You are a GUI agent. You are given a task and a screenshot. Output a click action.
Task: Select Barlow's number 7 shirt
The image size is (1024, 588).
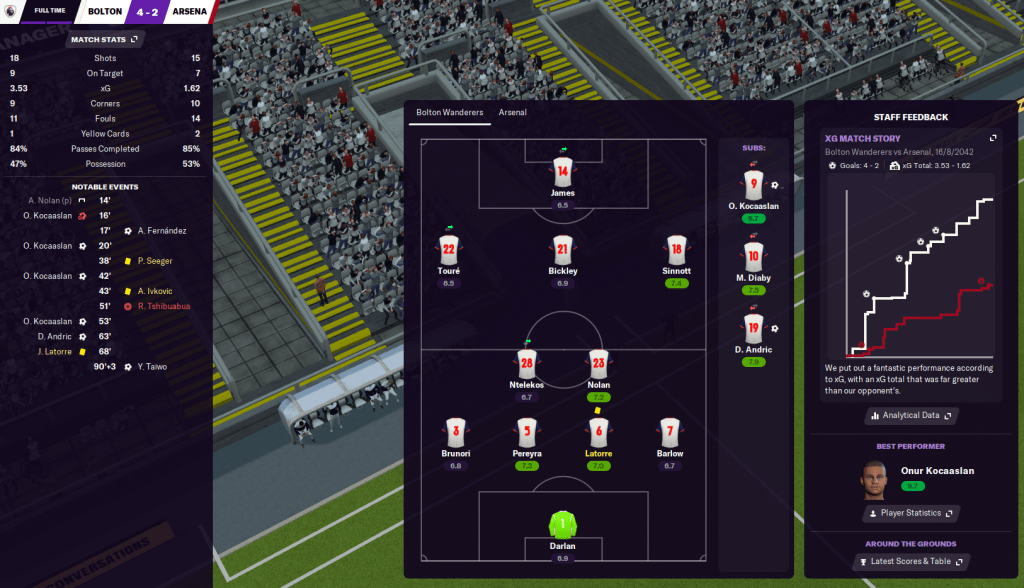pyautogui.click(x=670, y=431)
